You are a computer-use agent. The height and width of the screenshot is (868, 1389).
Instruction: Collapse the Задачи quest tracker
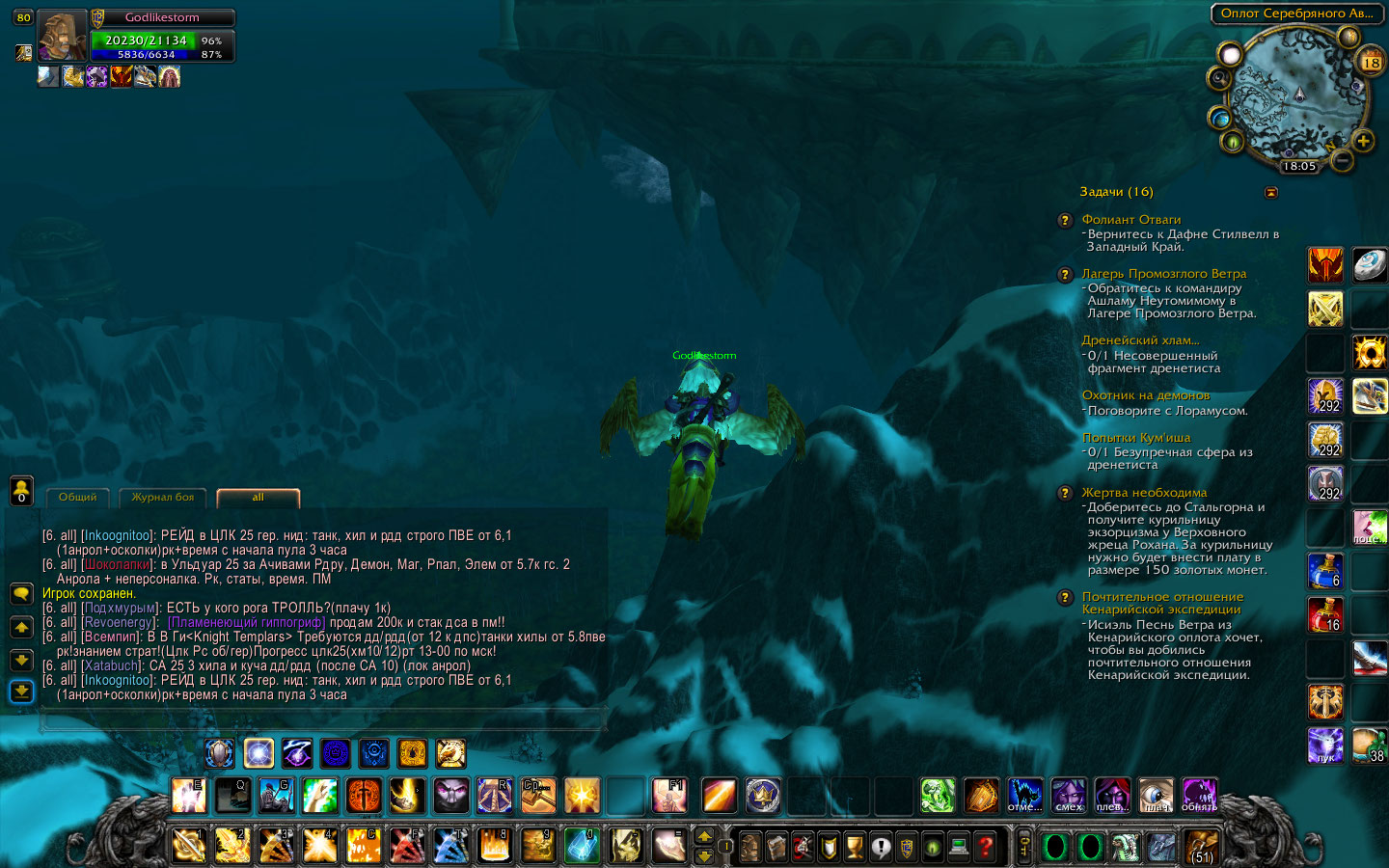point(1270,192)
